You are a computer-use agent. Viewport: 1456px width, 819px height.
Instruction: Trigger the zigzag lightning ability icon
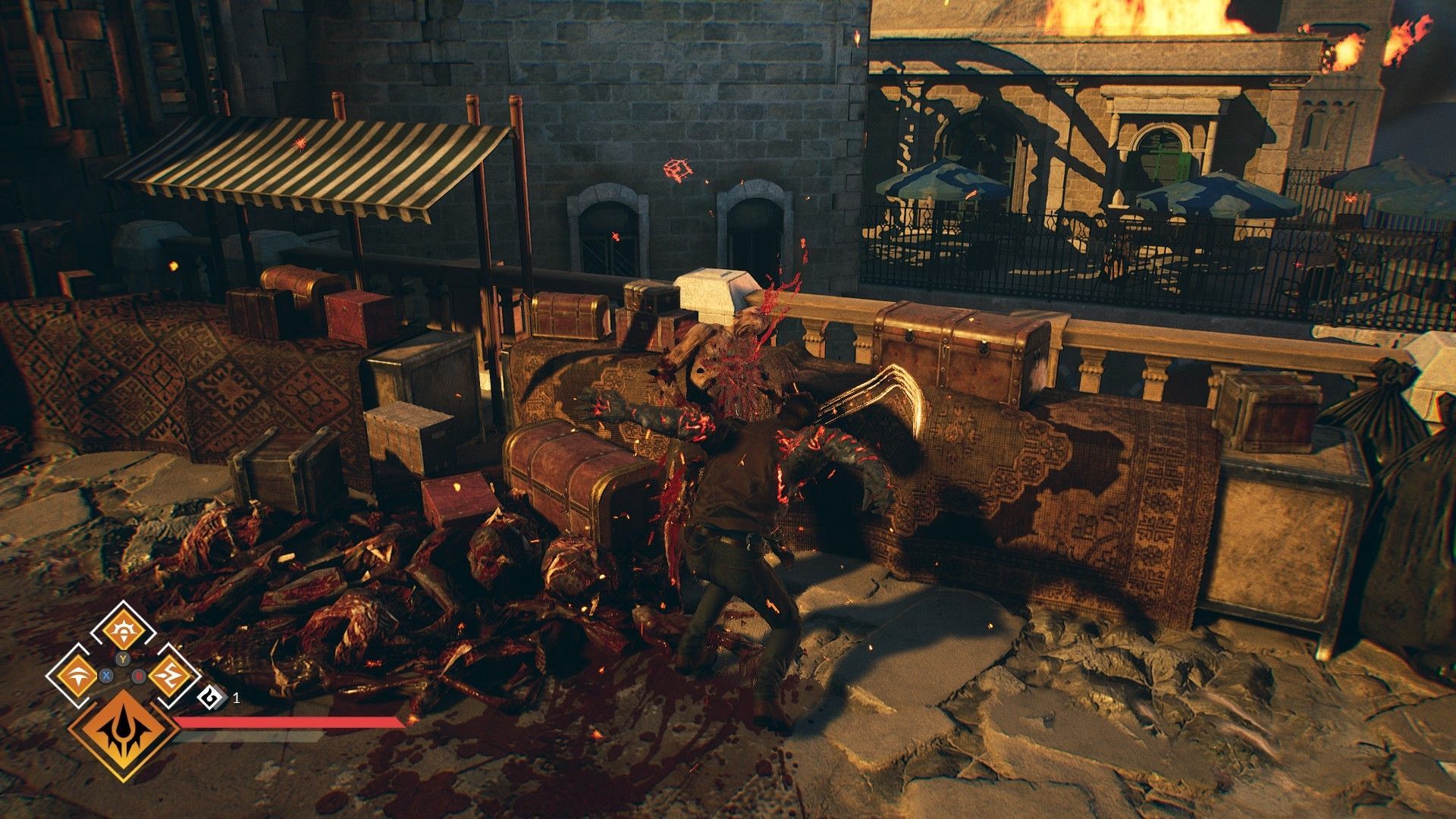[x=165, y=674]
